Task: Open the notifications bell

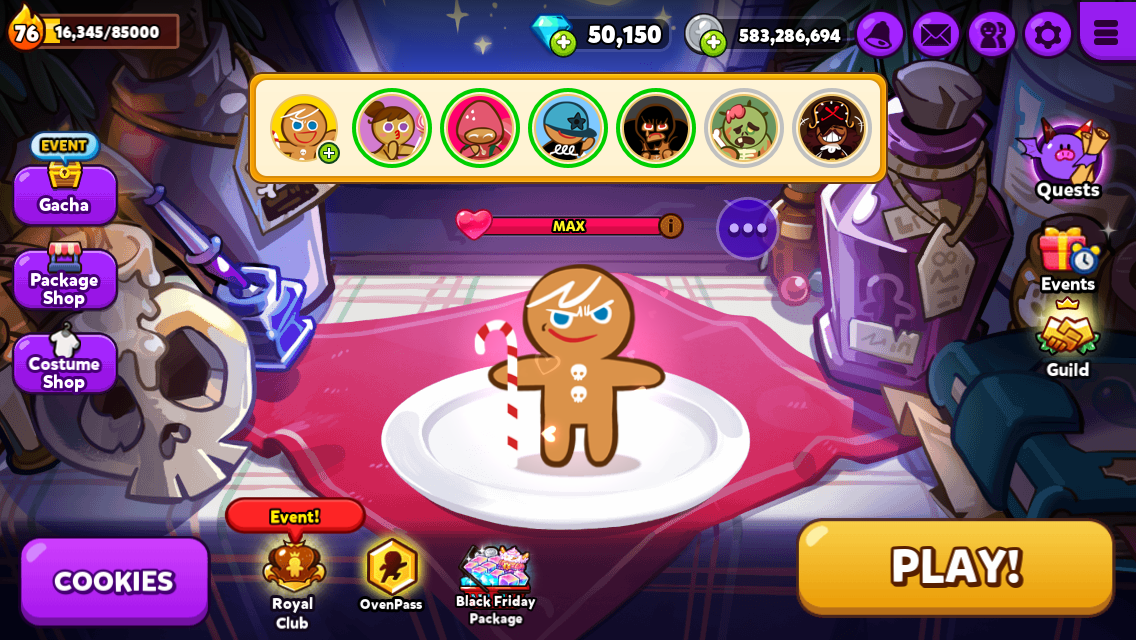Action: 879,35
